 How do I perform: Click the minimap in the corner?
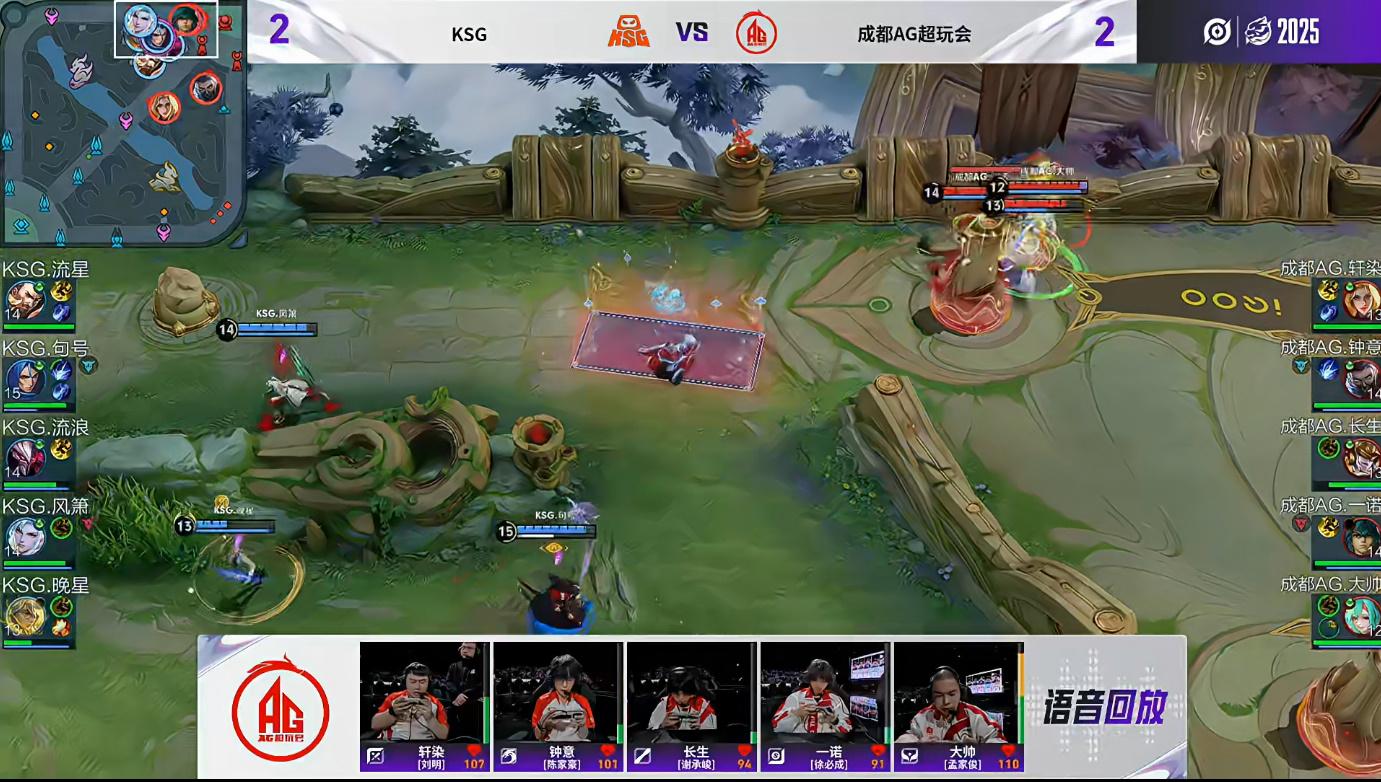point(122,122)
